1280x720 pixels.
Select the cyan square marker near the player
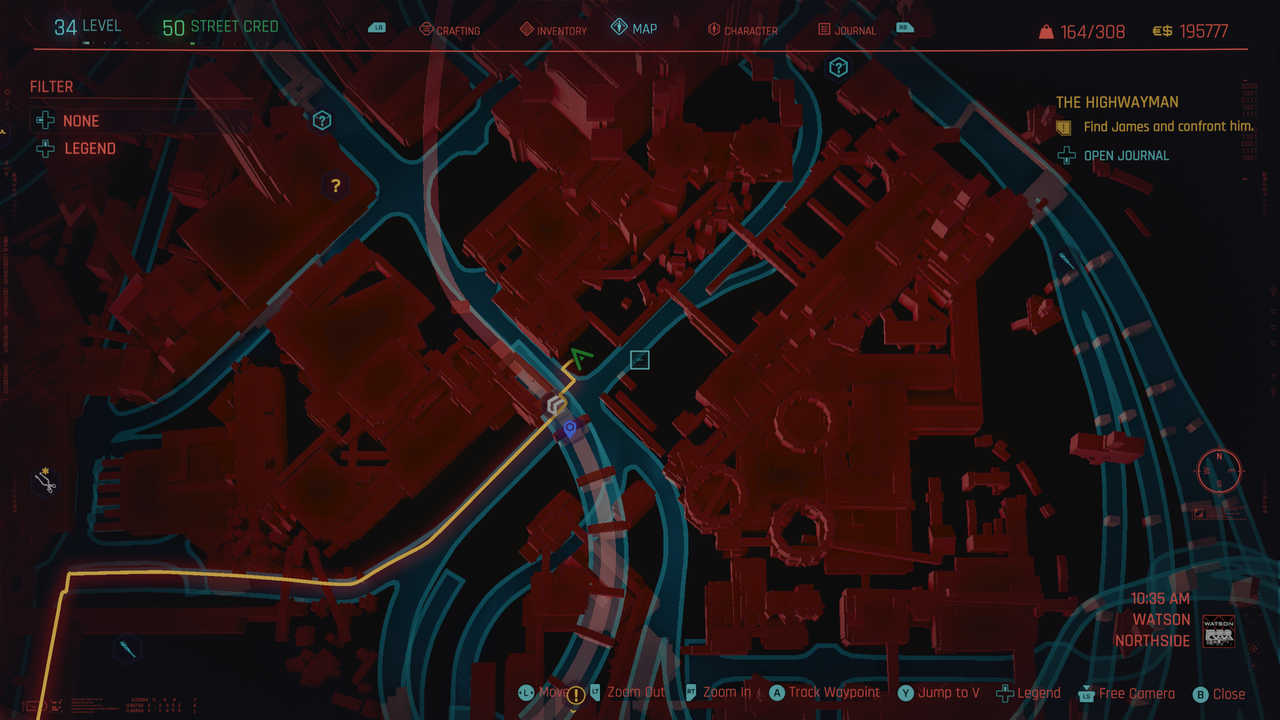(x=640, y=359)
